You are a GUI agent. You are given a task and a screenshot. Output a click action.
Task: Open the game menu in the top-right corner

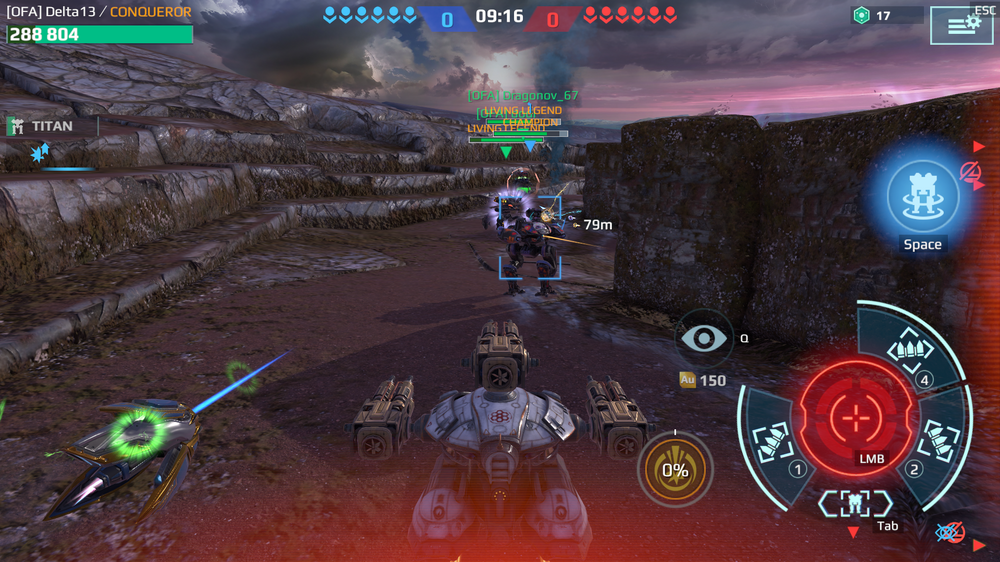tap(961, 25)
